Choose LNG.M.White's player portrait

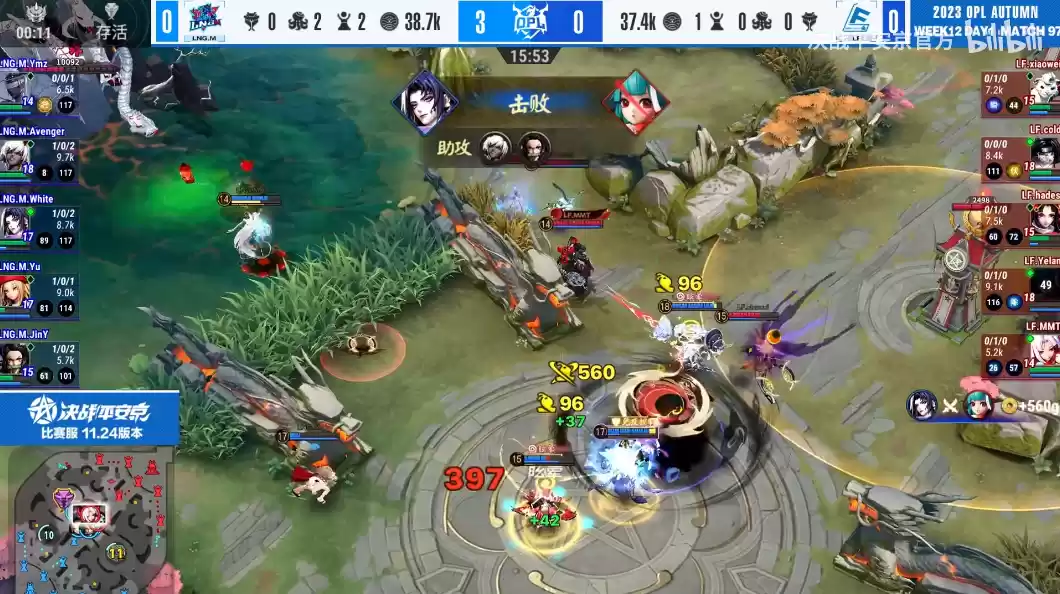[x=14, y=222]
